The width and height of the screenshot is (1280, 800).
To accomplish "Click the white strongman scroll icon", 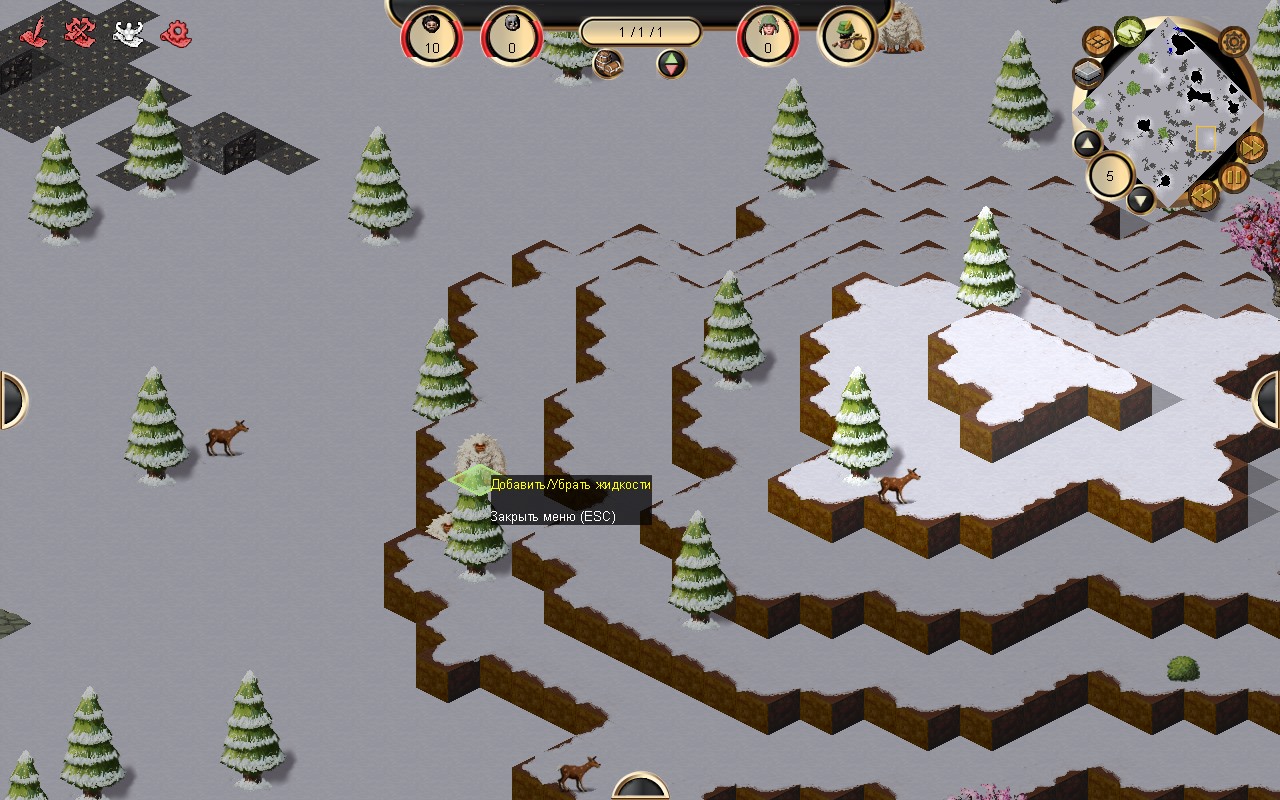I will pyautogui.click(x=128, y=32).
